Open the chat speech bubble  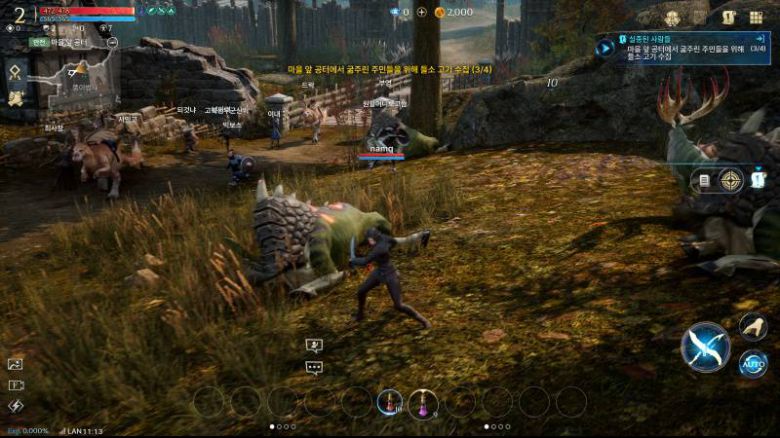pyautogui.click(x=314, y=367)
